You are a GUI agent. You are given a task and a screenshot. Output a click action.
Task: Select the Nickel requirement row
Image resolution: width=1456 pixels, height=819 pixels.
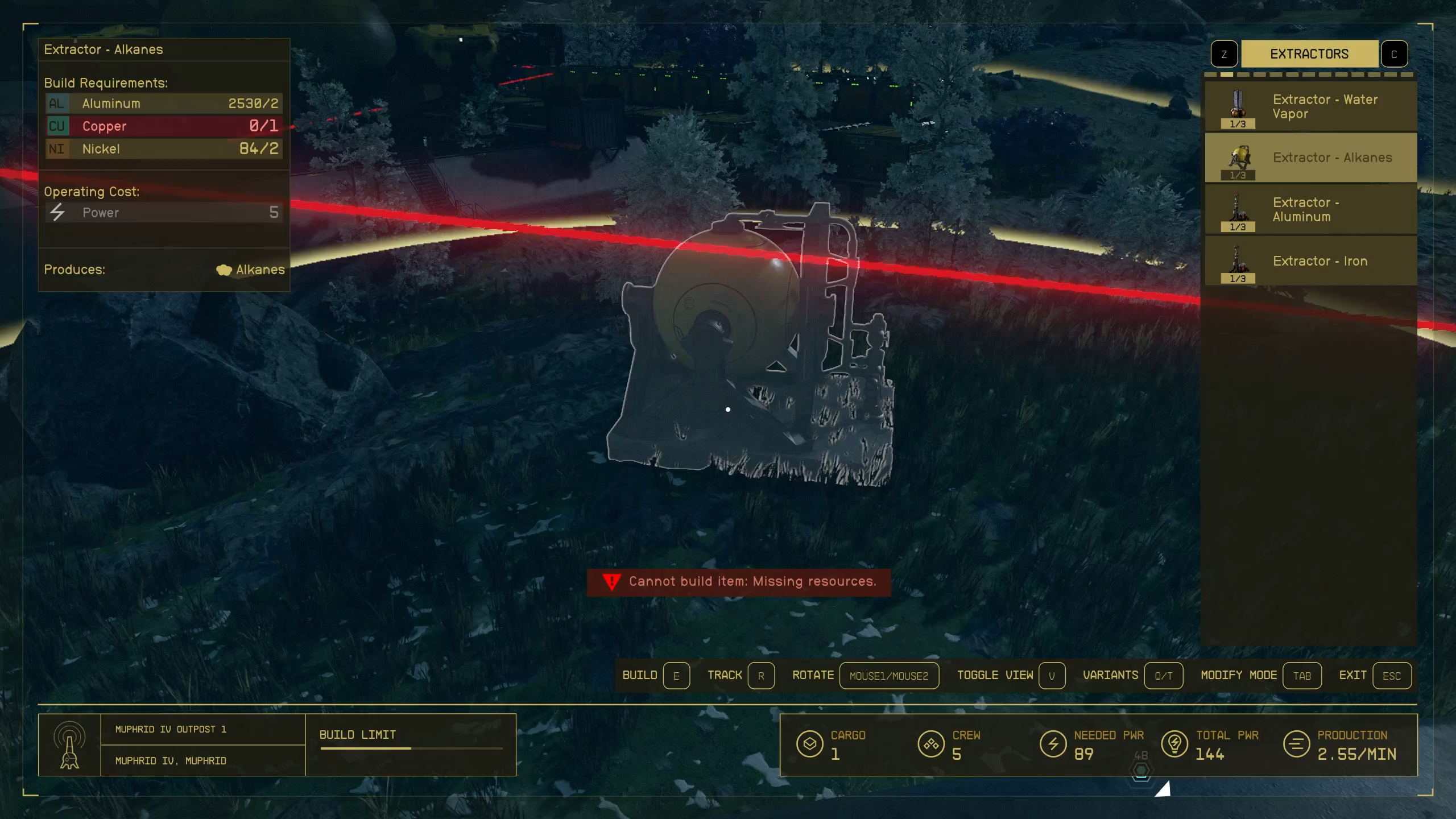pos(164,149)
